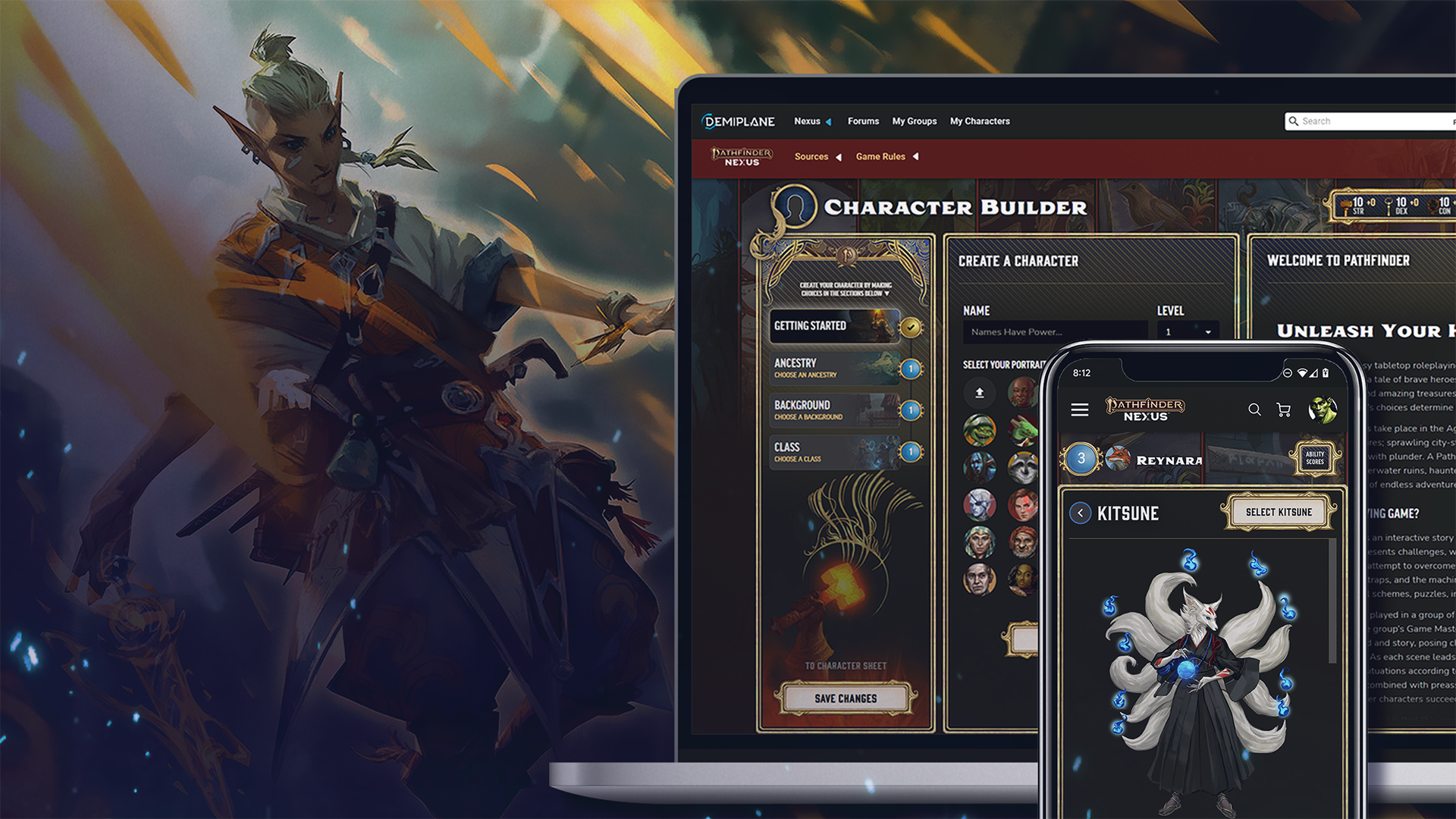Go to the Forums page

coord(863,121)
